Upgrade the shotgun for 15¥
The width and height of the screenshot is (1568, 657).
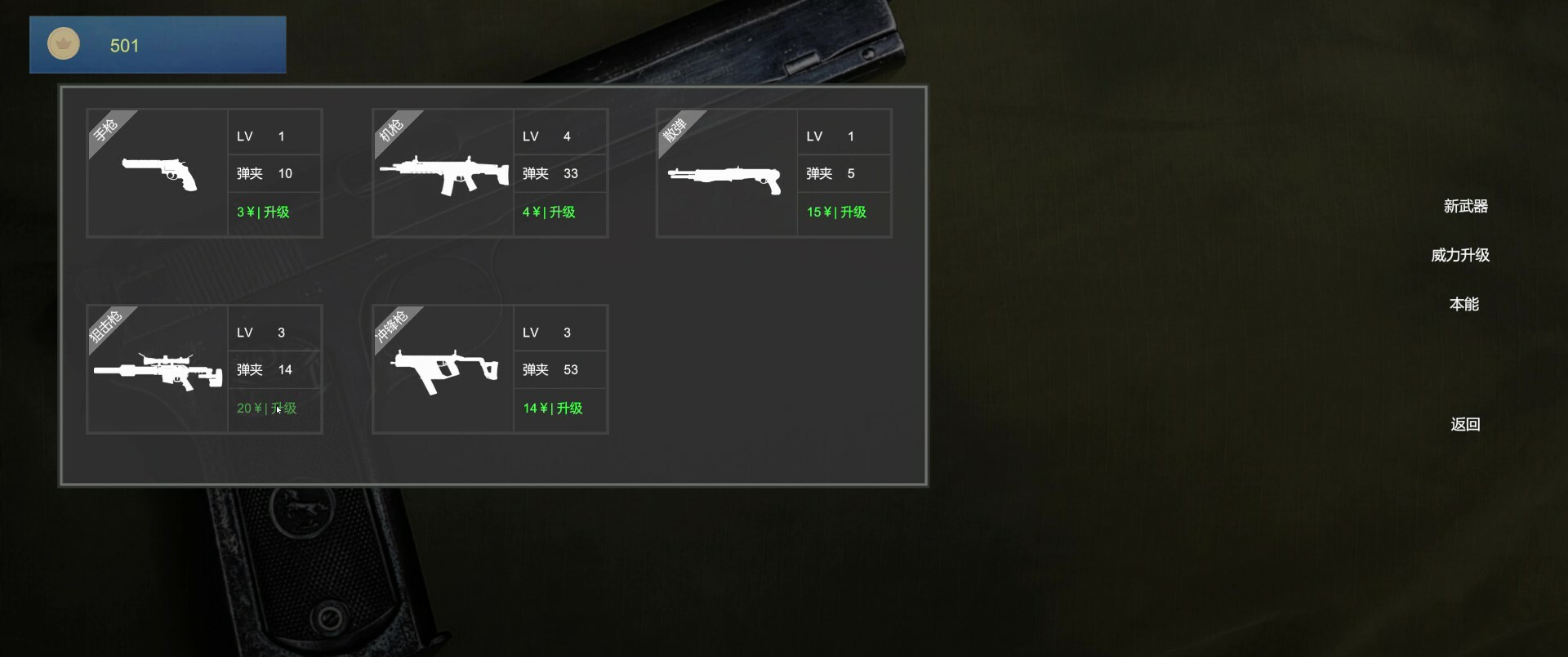pos(834,212)
